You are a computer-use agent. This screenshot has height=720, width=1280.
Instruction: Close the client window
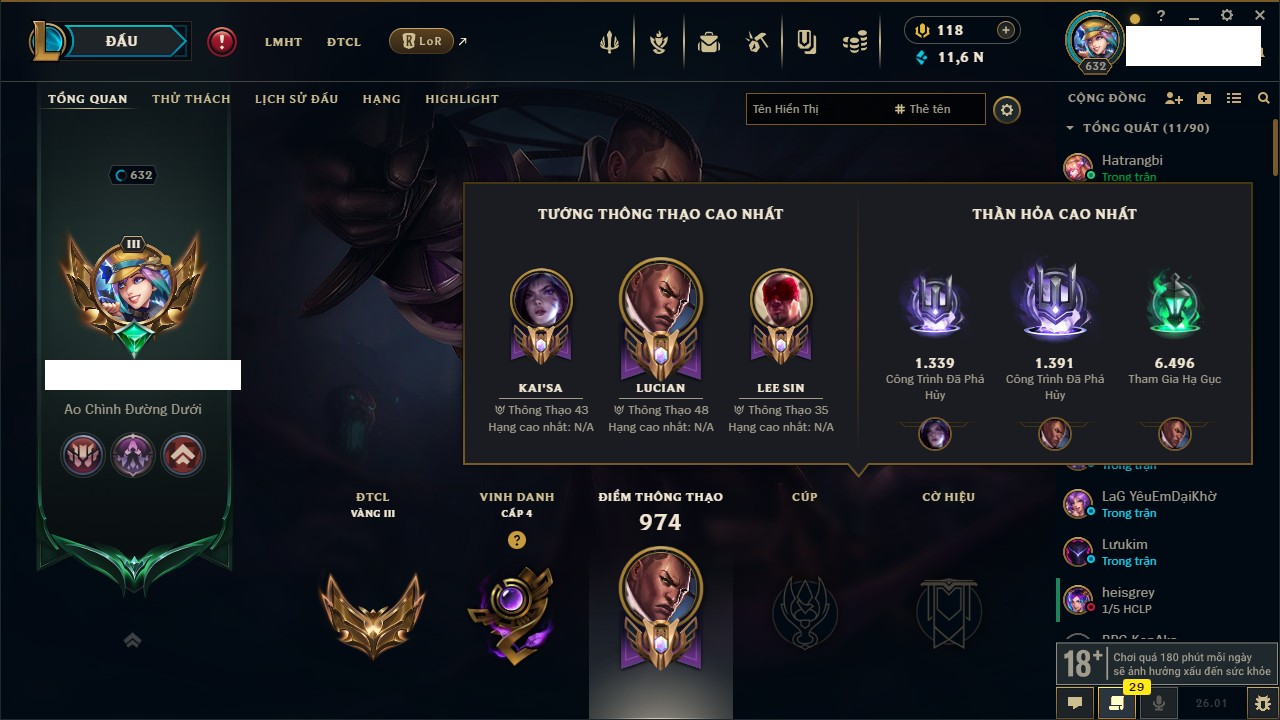(x=1256, y=16)
